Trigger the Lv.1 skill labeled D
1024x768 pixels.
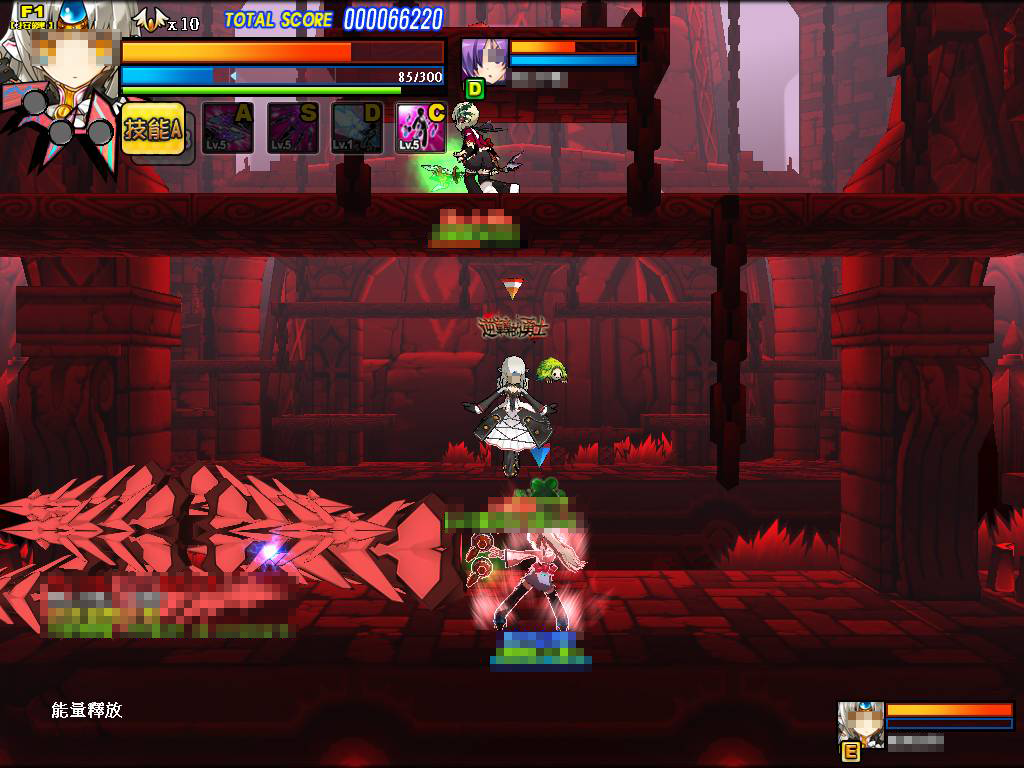tap(357, 129)
